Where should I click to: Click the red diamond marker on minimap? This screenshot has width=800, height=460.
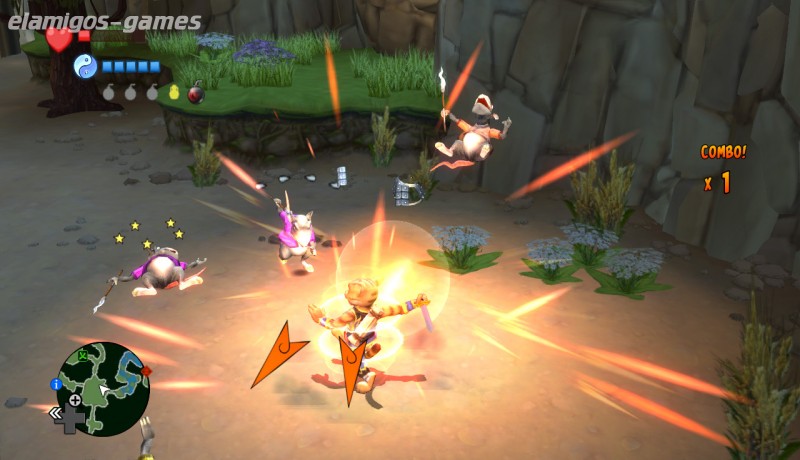point(146,371)
